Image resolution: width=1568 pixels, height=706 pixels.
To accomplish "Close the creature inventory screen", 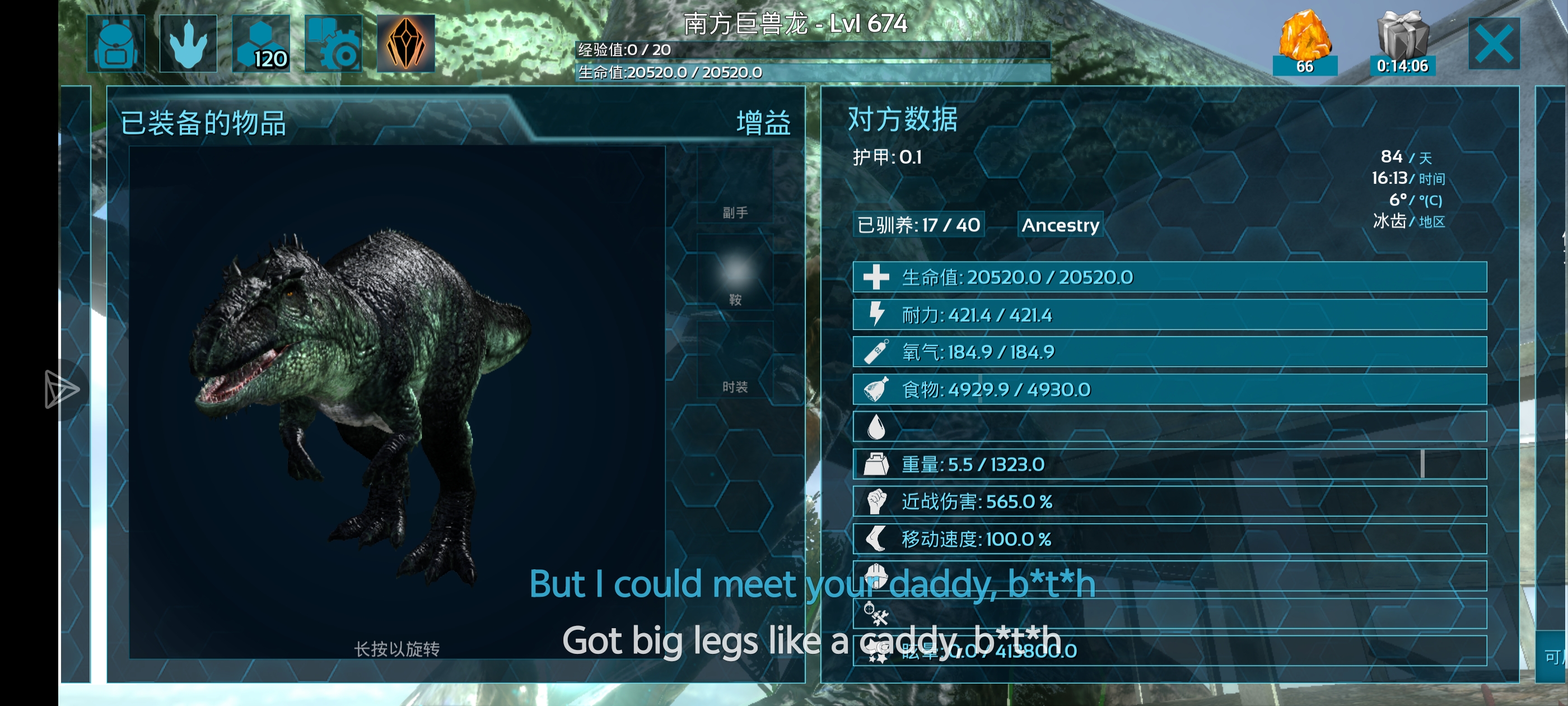I will pos(1493,44).
